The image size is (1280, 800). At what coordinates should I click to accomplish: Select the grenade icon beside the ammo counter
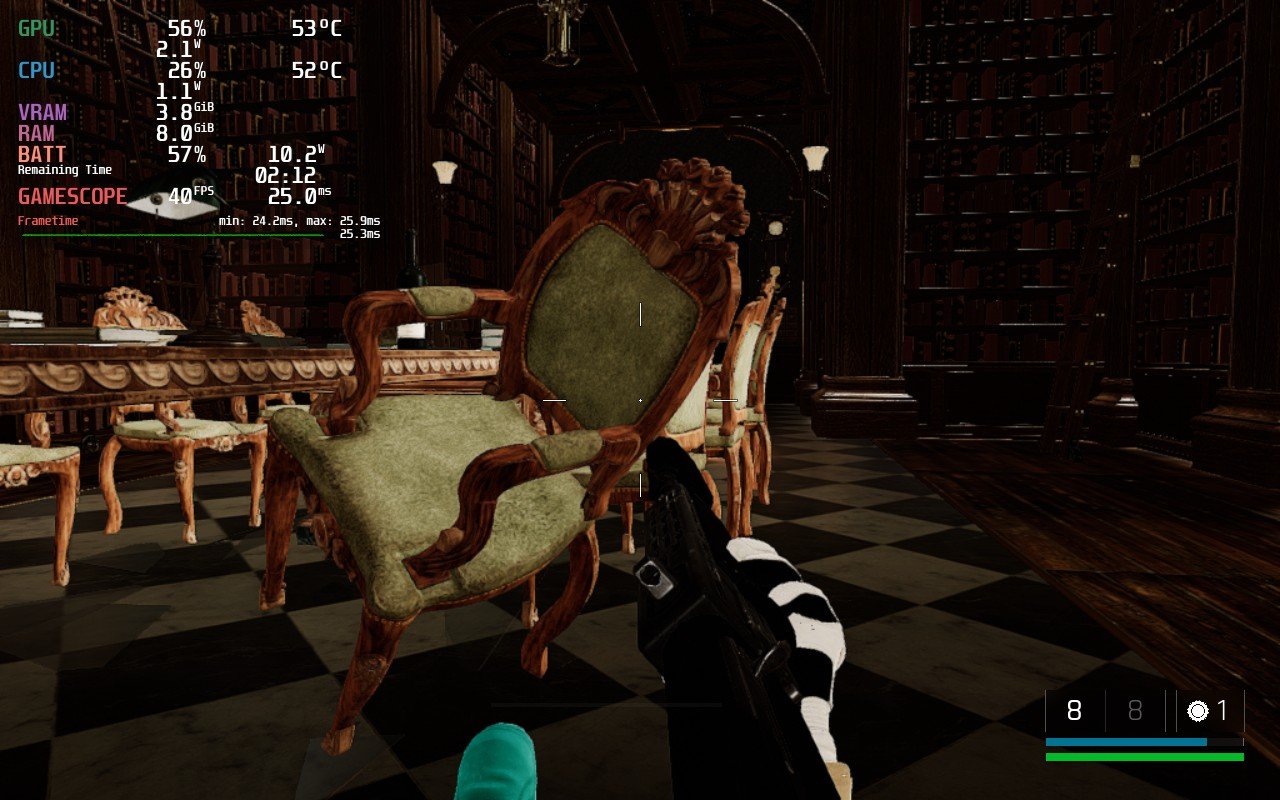click(1197, 711)
